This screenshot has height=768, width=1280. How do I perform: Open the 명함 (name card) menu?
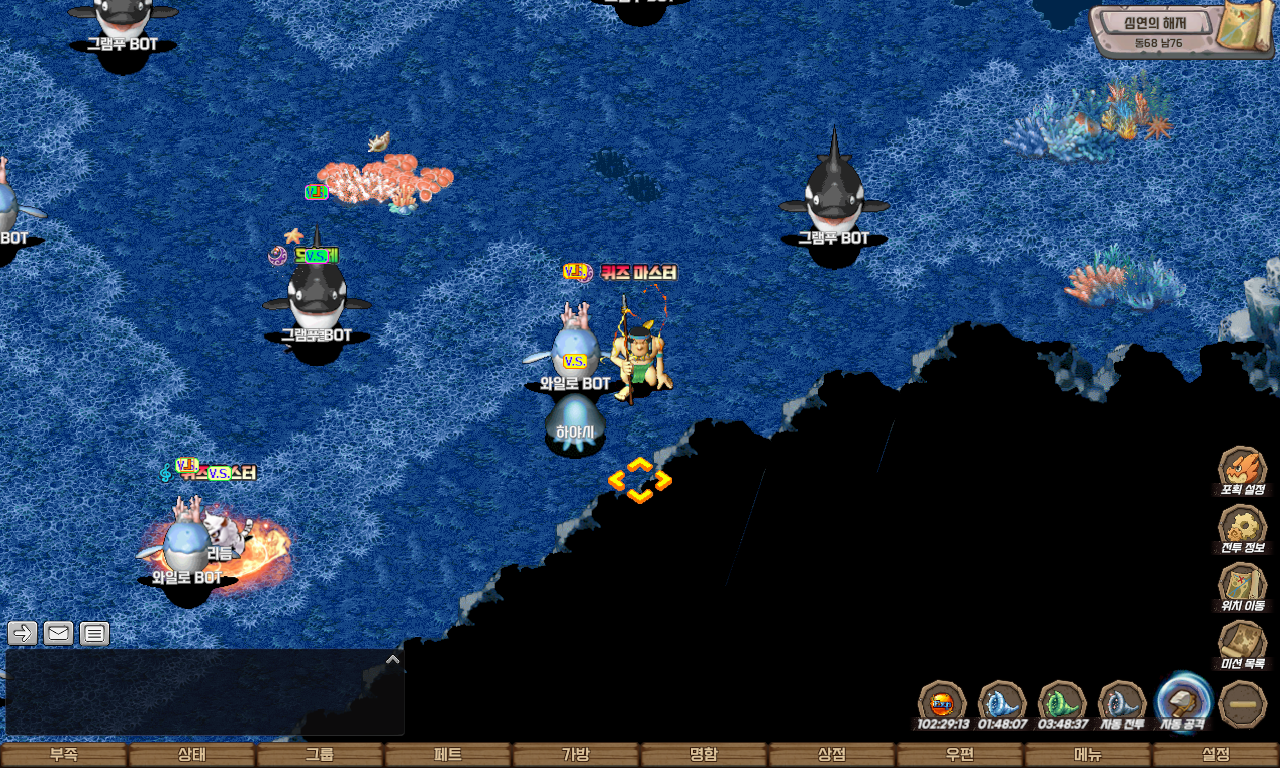point(704,755)
